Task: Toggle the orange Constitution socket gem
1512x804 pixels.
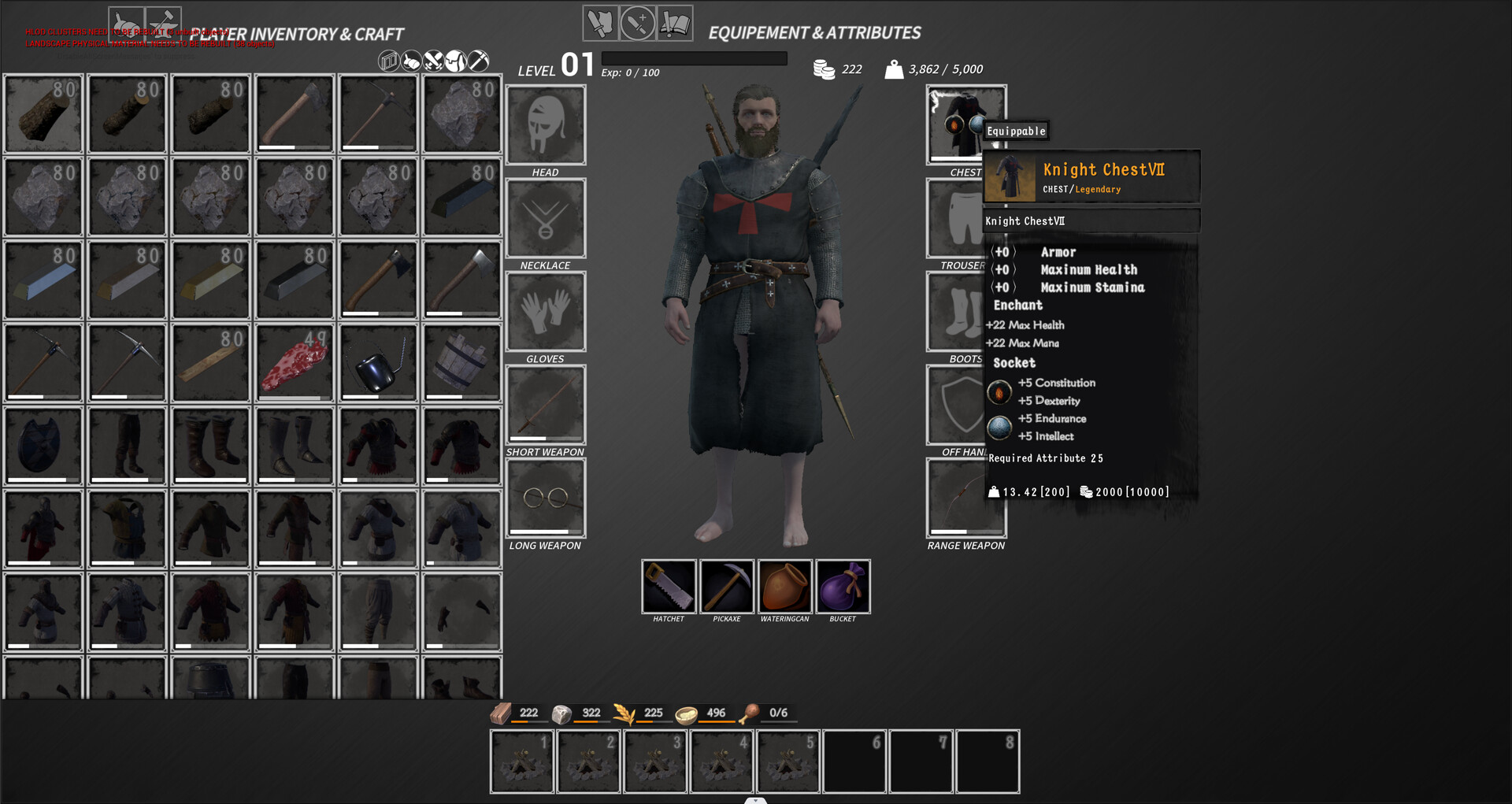Action: [x=999, y=391]
